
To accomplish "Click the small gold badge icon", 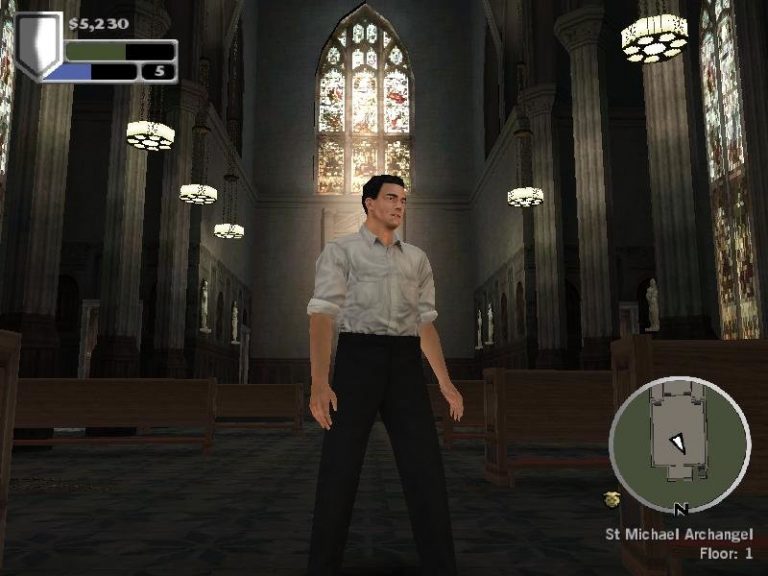I will coord(612,499).
